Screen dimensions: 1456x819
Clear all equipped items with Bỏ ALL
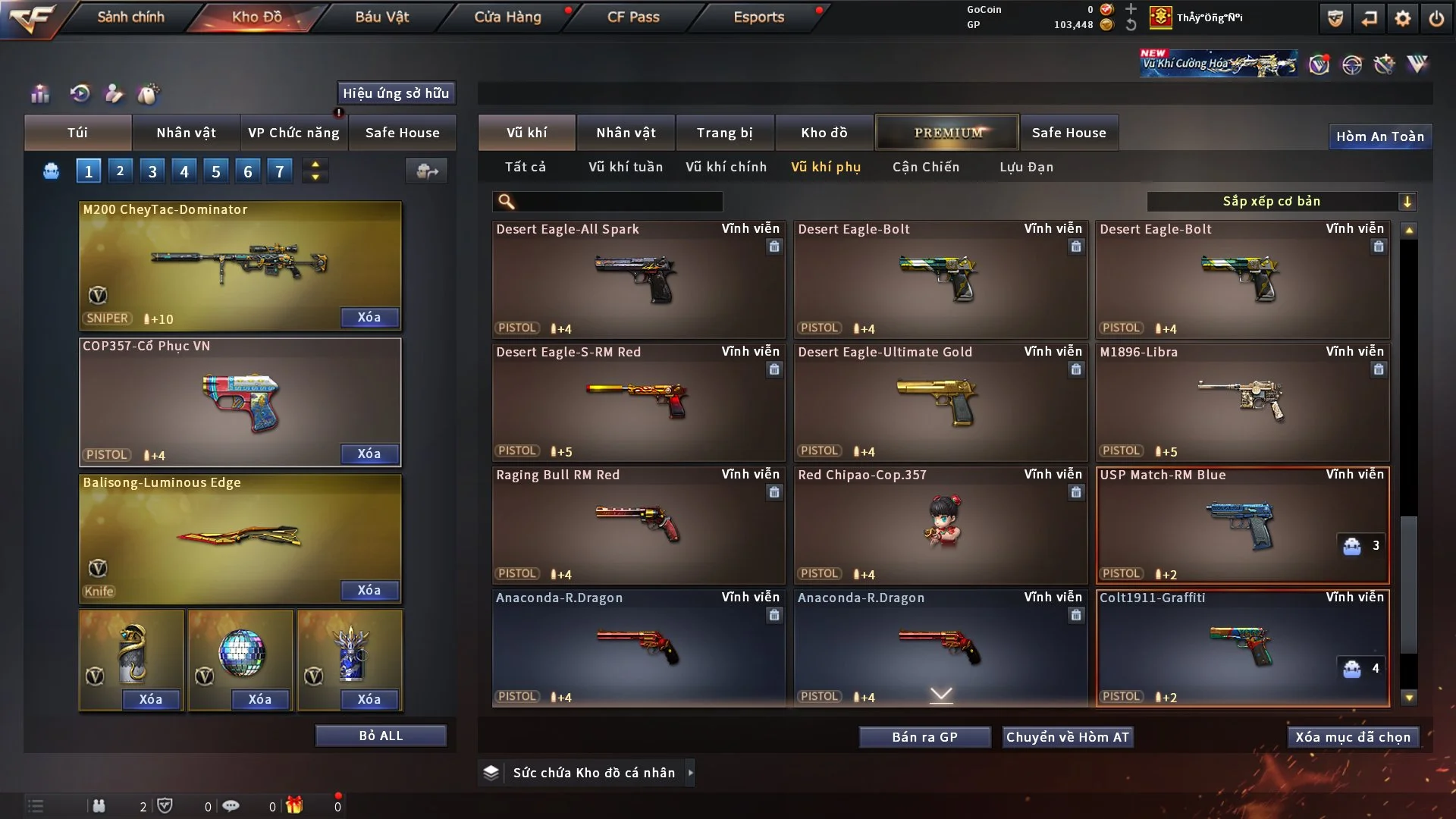point(381,736)
